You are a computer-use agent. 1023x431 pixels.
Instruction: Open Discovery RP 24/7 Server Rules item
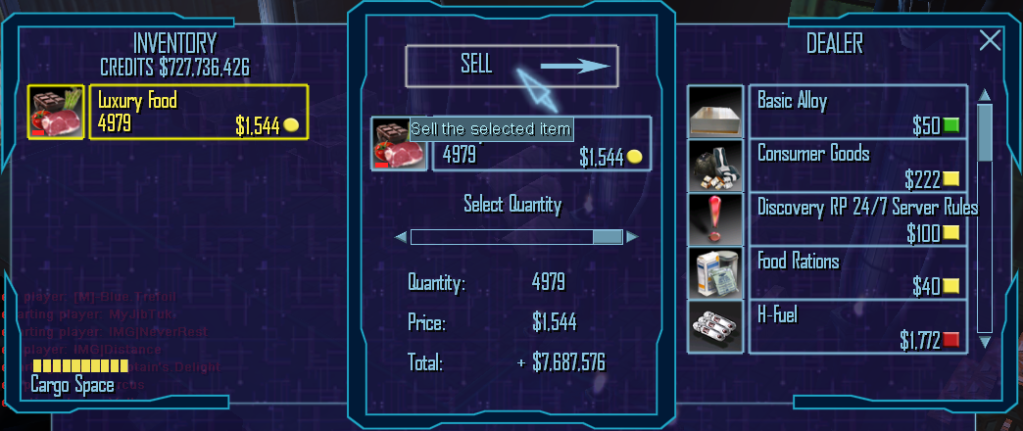[x=857, y=219]
